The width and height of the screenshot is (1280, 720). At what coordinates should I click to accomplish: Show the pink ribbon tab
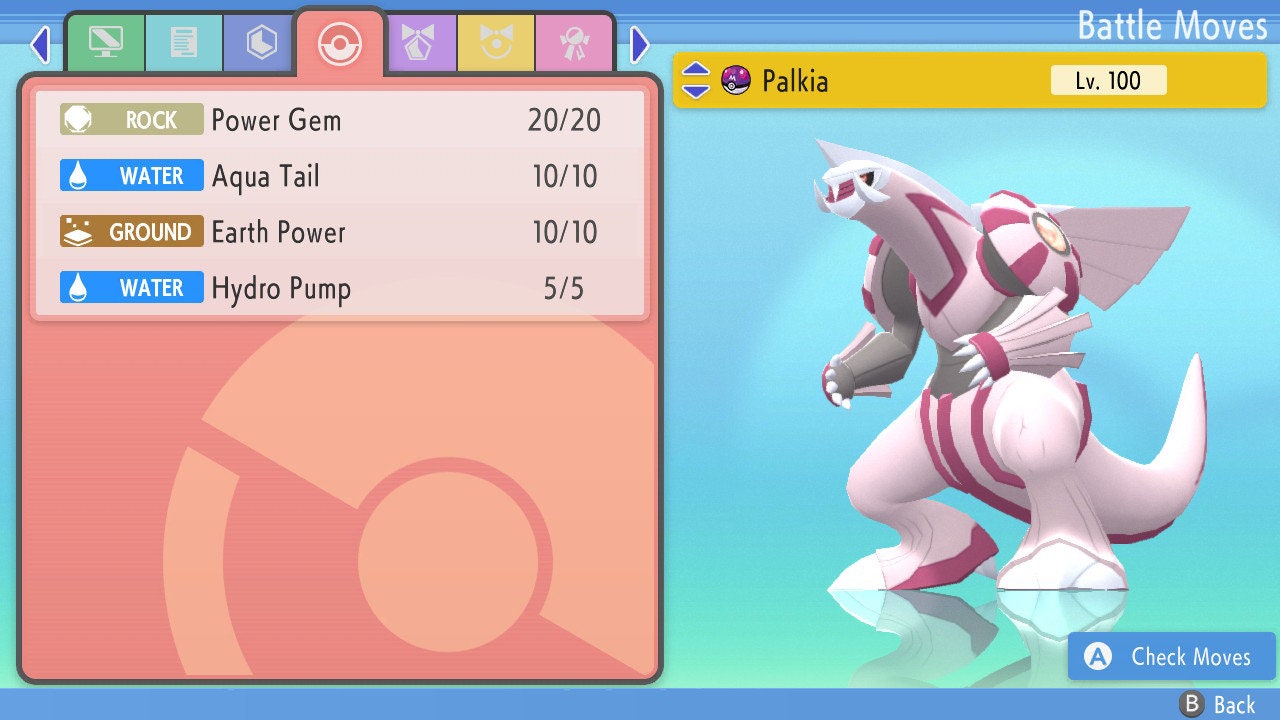click(x=574, y=43)
